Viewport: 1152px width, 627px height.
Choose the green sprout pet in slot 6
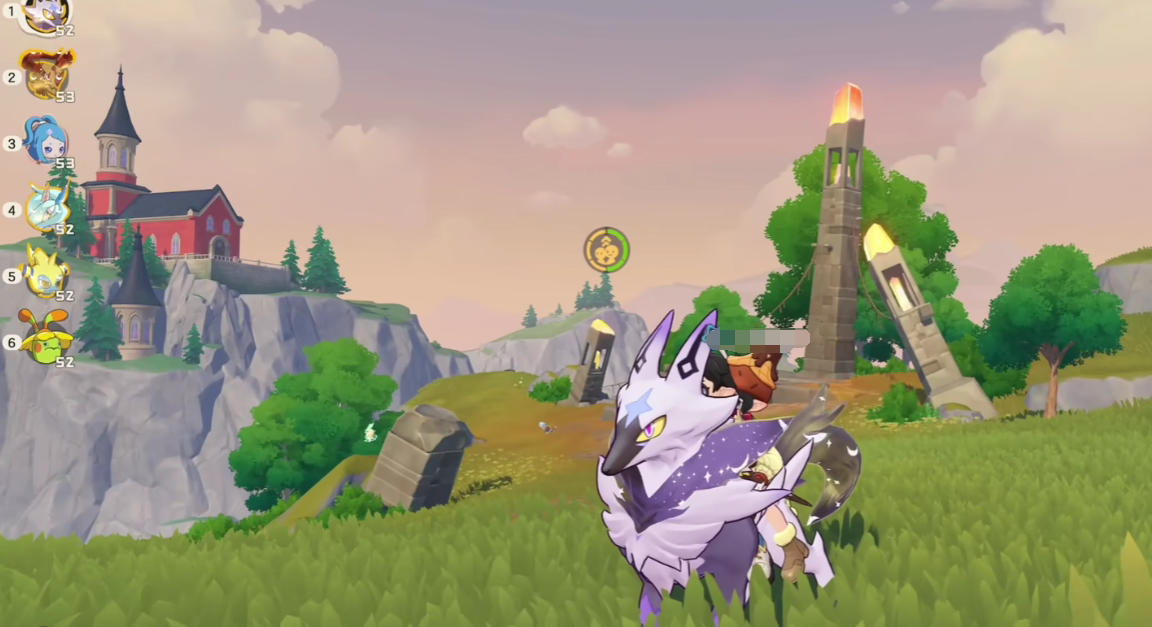coord(46,338)
